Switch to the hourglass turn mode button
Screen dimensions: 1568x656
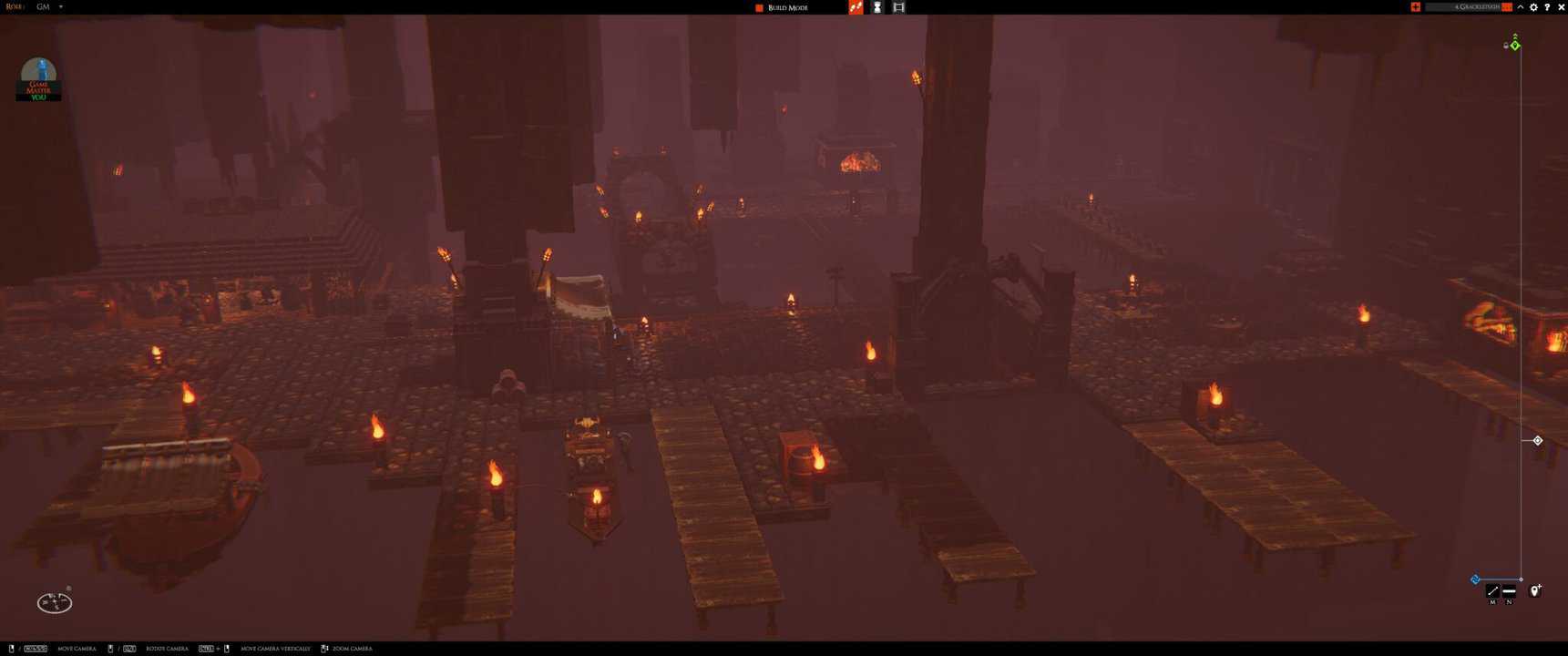coord(877,7)
